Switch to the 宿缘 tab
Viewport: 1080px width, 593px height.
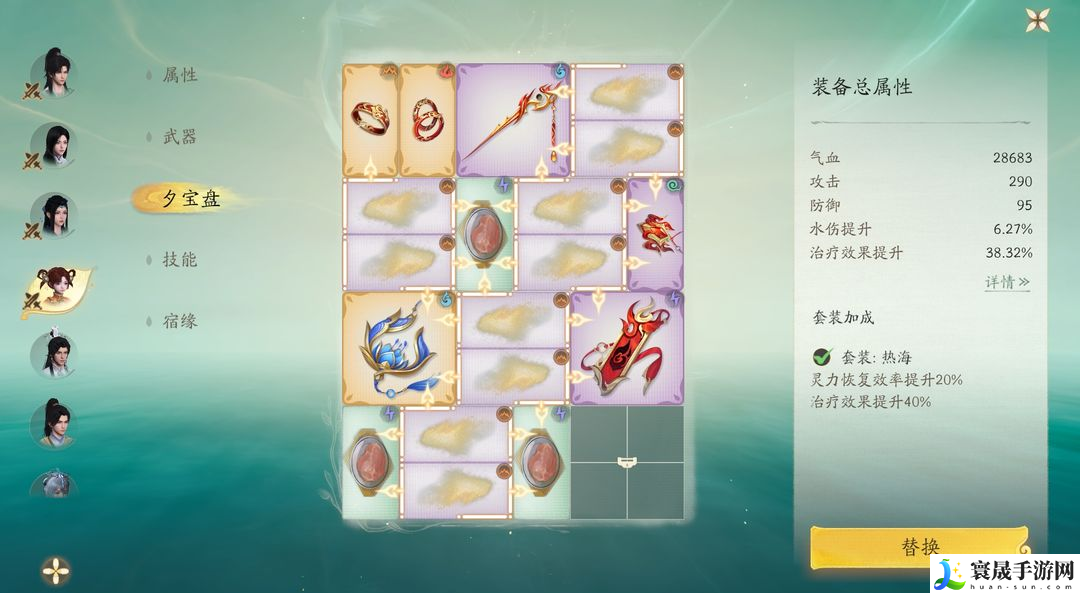[x=180, y=321]
